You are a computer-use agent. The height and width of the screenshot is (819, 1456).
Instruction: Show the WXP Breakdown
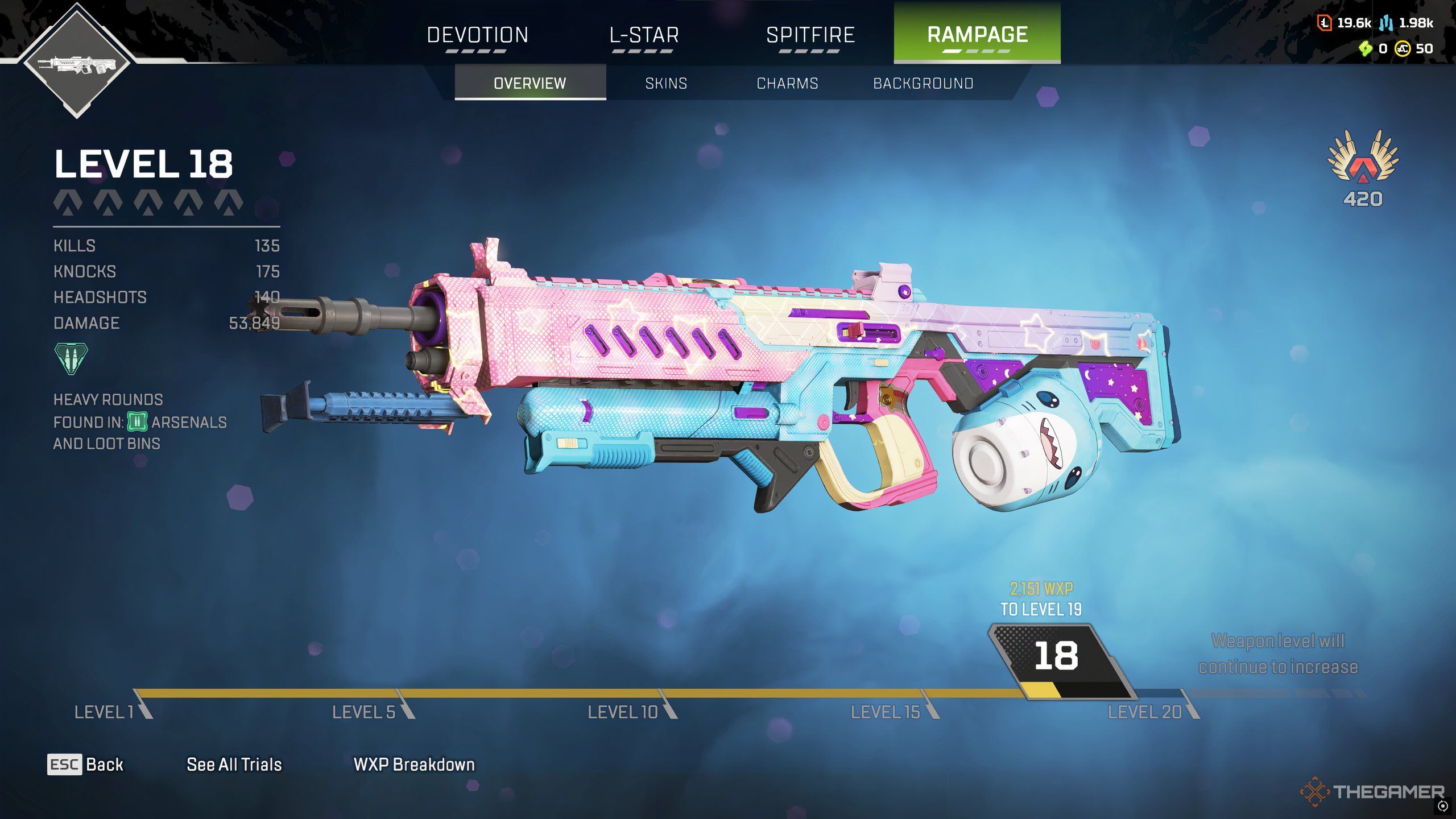tap(414, 764)
